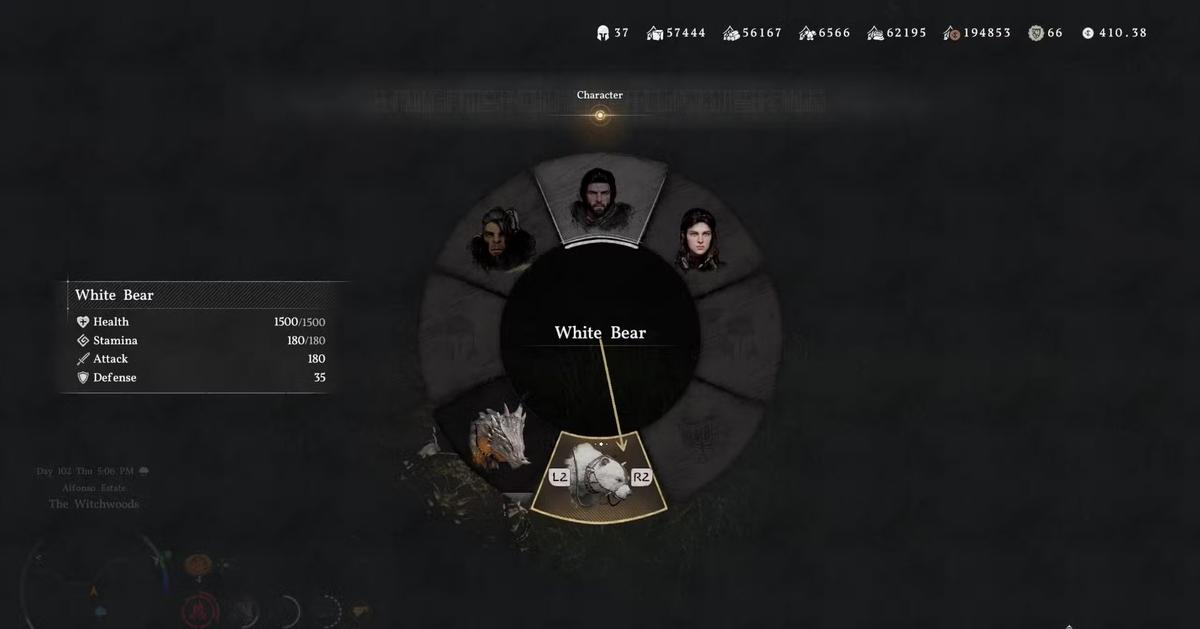This screenshot has width=1200, height=629.
Task: Select the bearded hooded man portrait
Action: tap(599, 199)
